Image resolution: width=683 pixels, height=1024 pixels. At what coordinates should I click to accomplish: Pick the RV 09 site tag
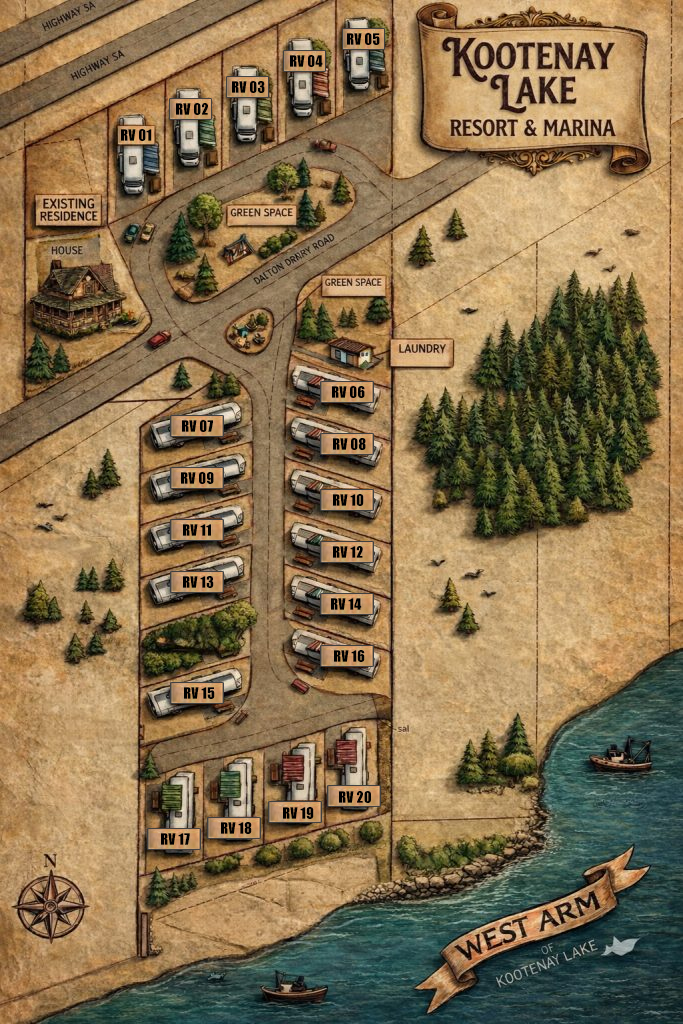coord(197,478)
